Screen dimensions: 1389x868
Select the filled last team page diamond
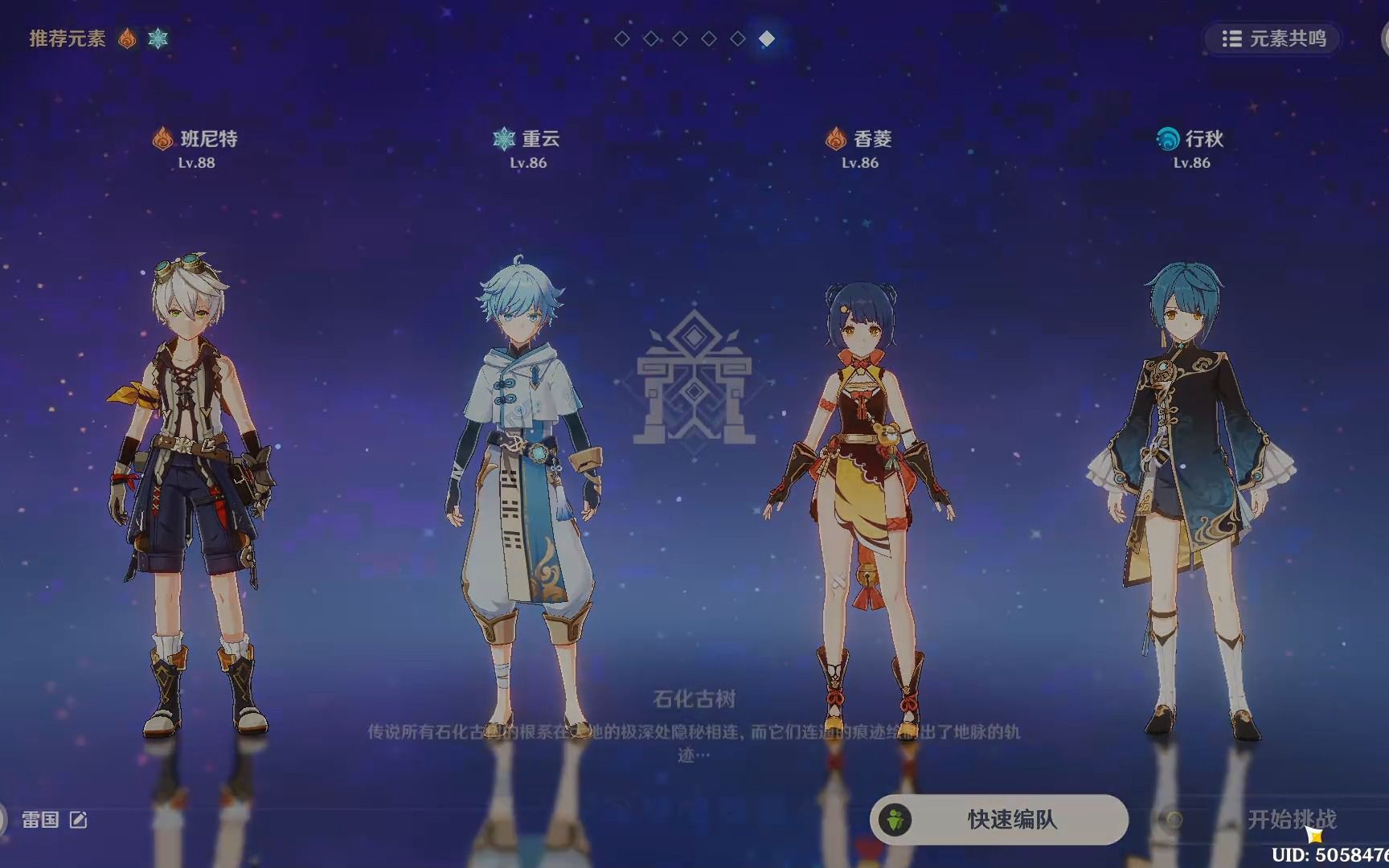click(x=767, y=39)
